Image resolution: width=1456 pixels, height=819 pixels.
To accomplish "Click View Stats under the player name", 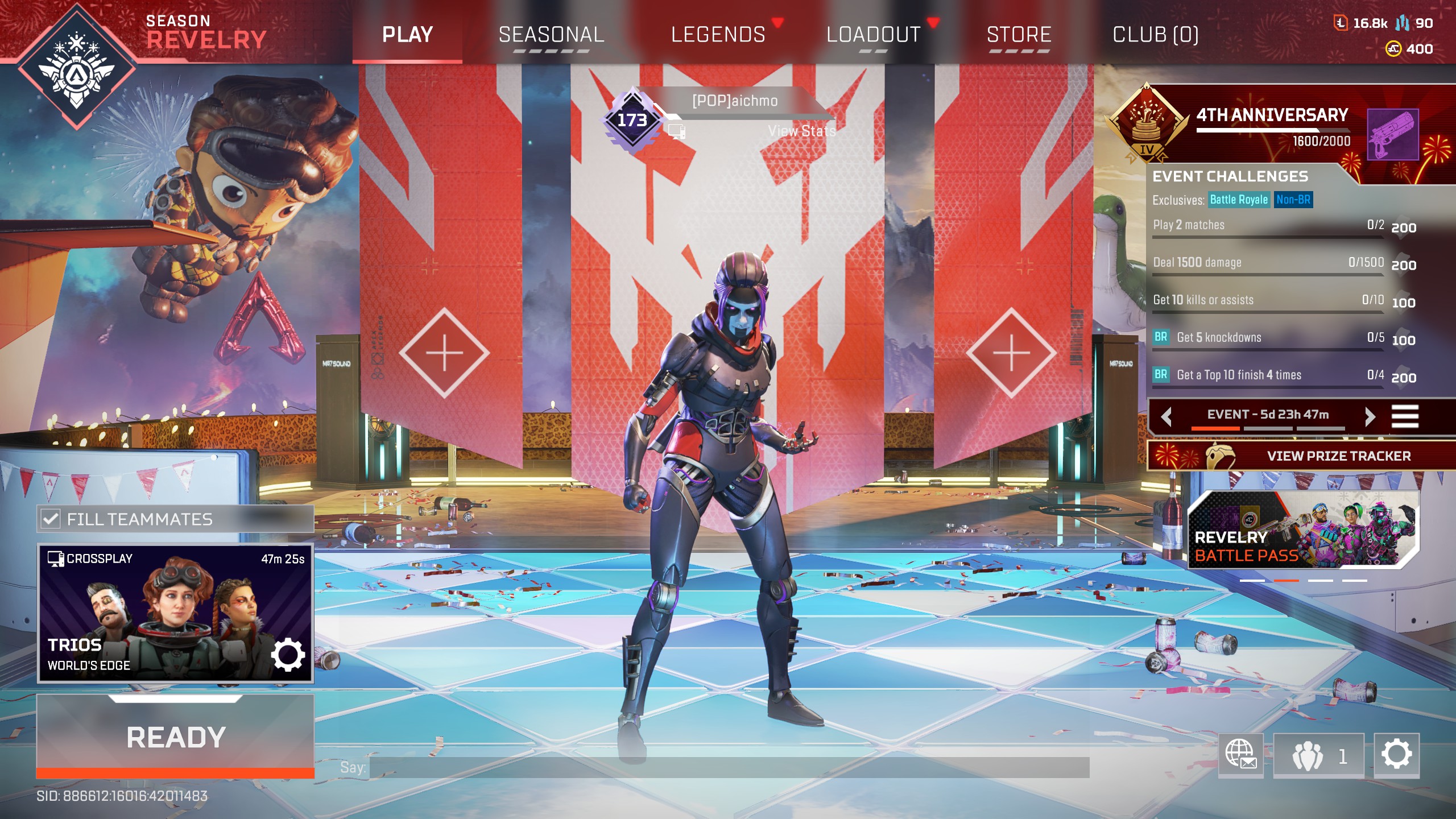I will 801,131.
